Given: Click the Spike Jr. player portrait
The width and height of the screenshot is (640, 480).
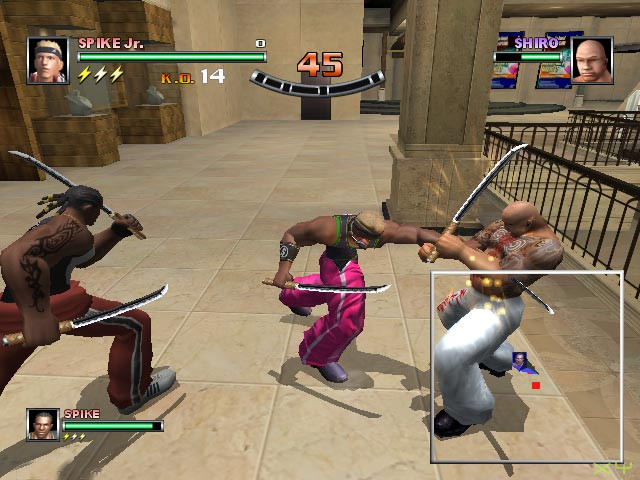Looking at the screenshot, I should point(48,61).
